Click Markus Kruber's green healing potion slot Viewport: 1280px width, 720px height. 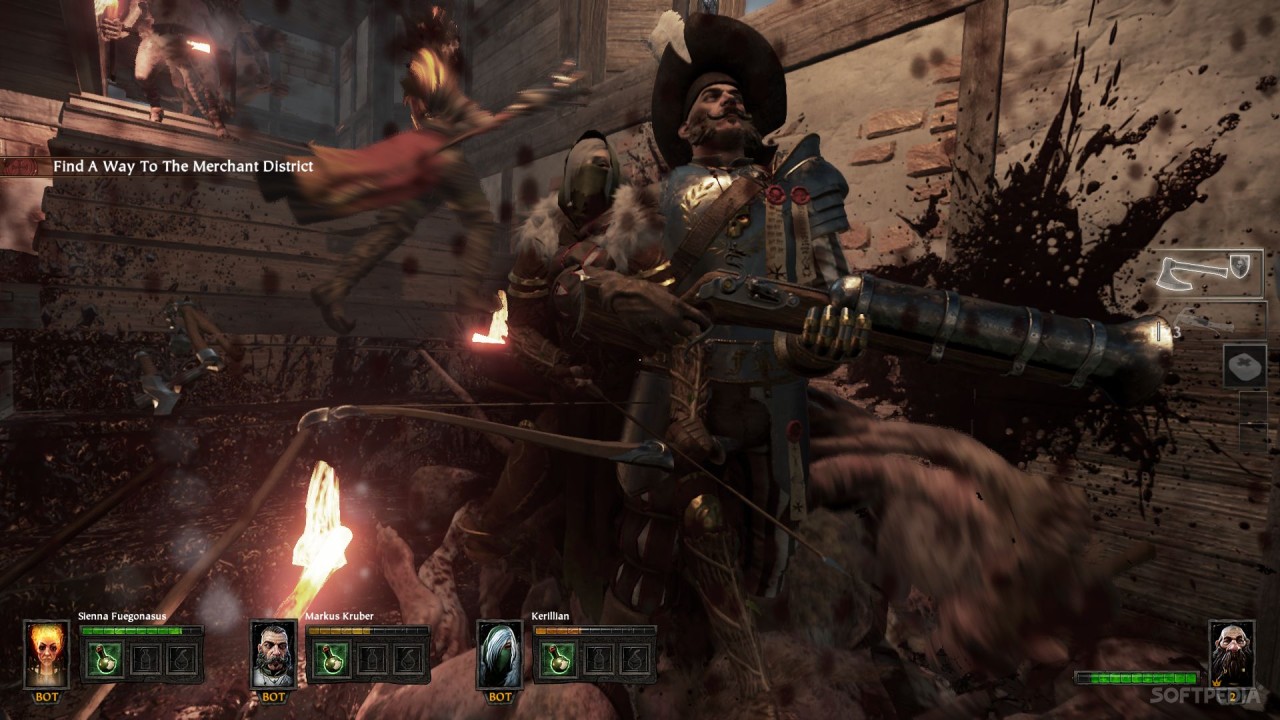329,660
